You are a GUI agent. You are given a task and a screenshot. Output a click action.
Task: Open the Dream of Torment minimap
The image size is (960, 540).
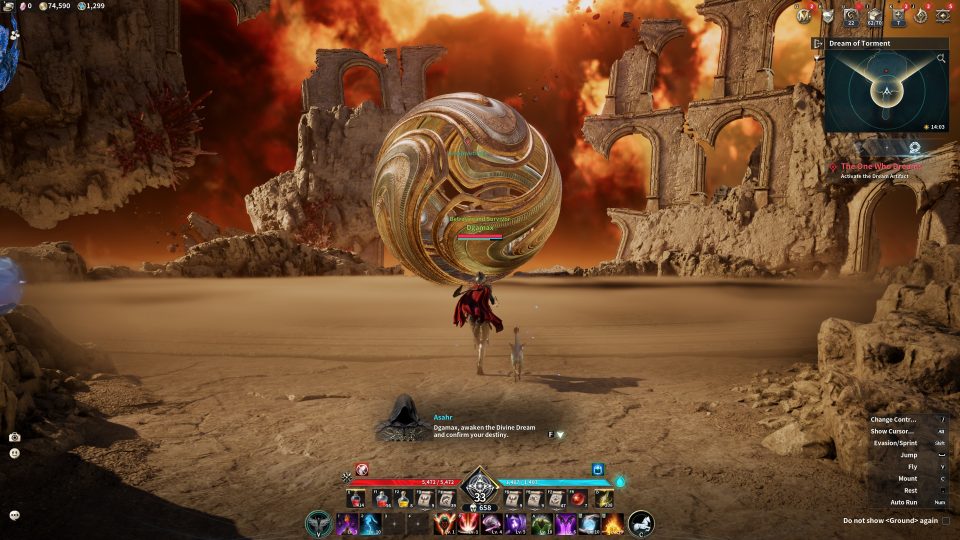[x=886, y=93]
